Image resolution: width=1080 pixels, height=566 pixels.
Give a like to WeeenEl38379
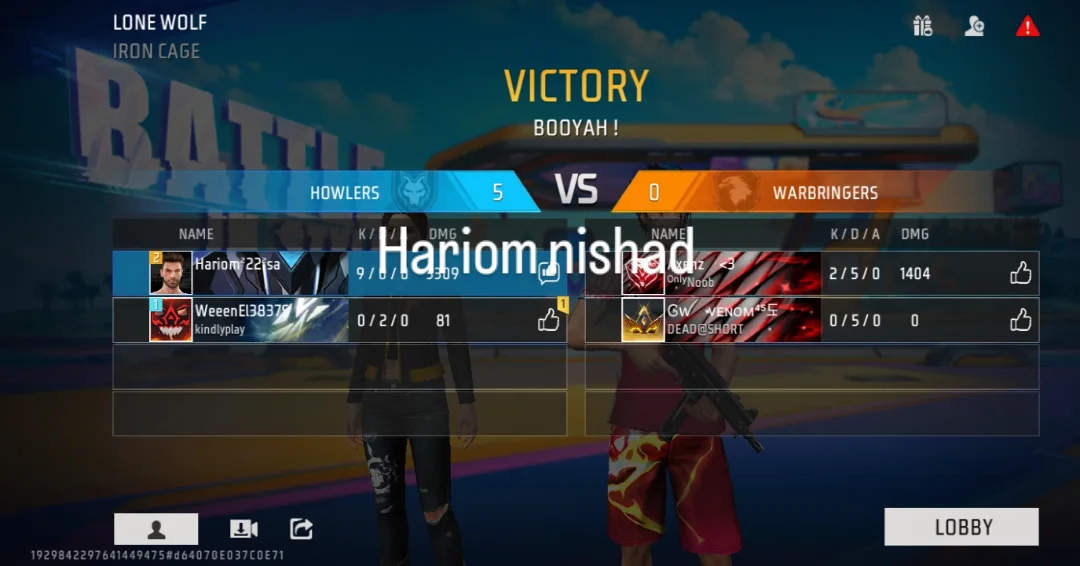(x=548, y=320)
